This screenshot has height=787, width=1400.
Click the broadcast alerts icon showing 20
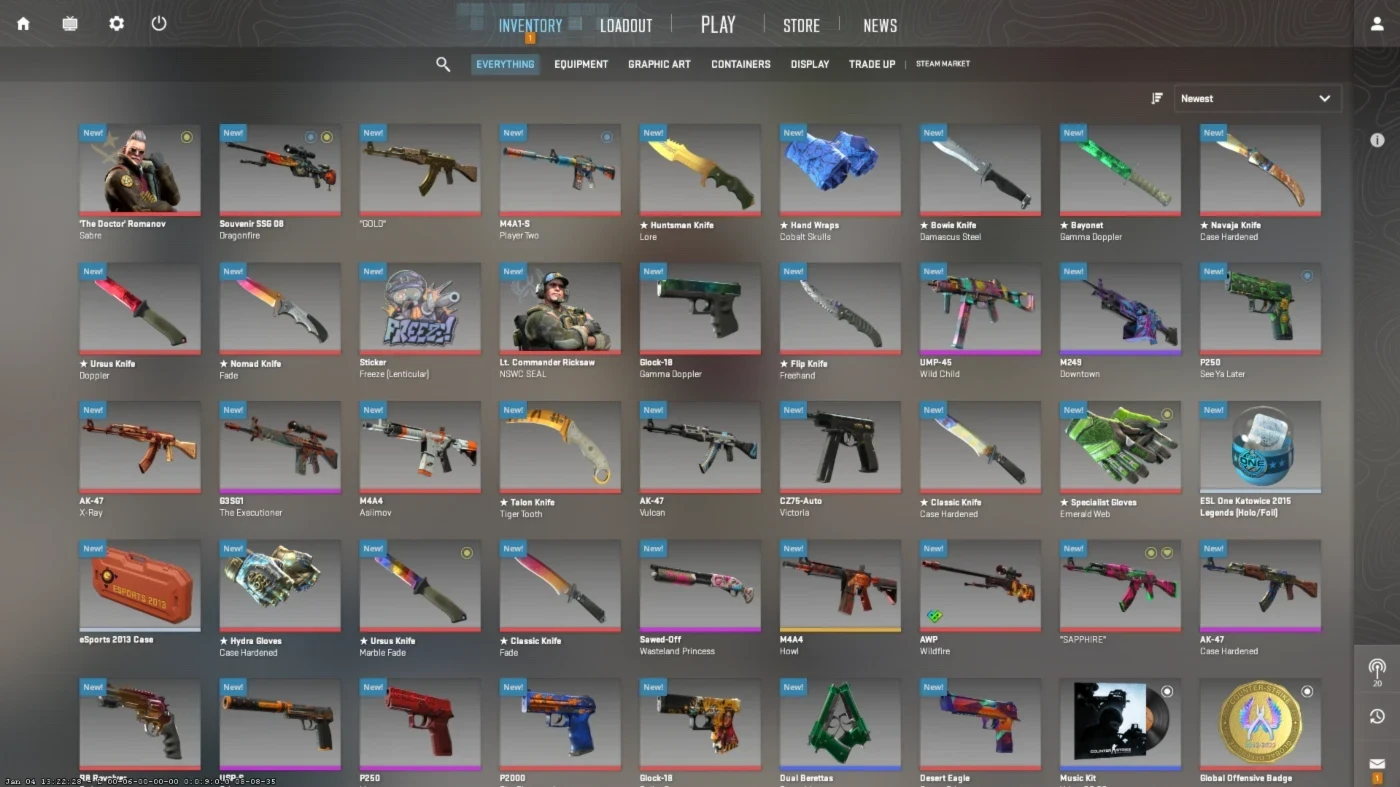pyautogui.click(x=1377, y=668)
